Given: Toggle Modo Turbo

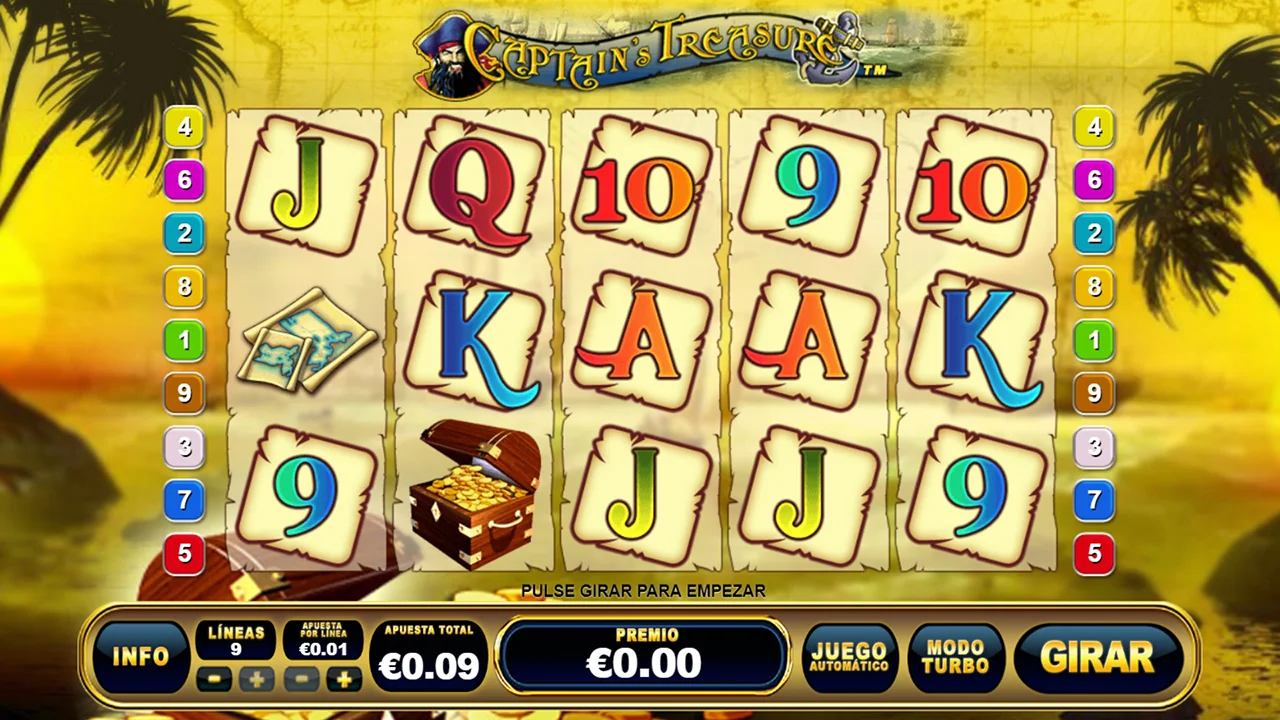Looking at the screenshot, I should (955, 657).
